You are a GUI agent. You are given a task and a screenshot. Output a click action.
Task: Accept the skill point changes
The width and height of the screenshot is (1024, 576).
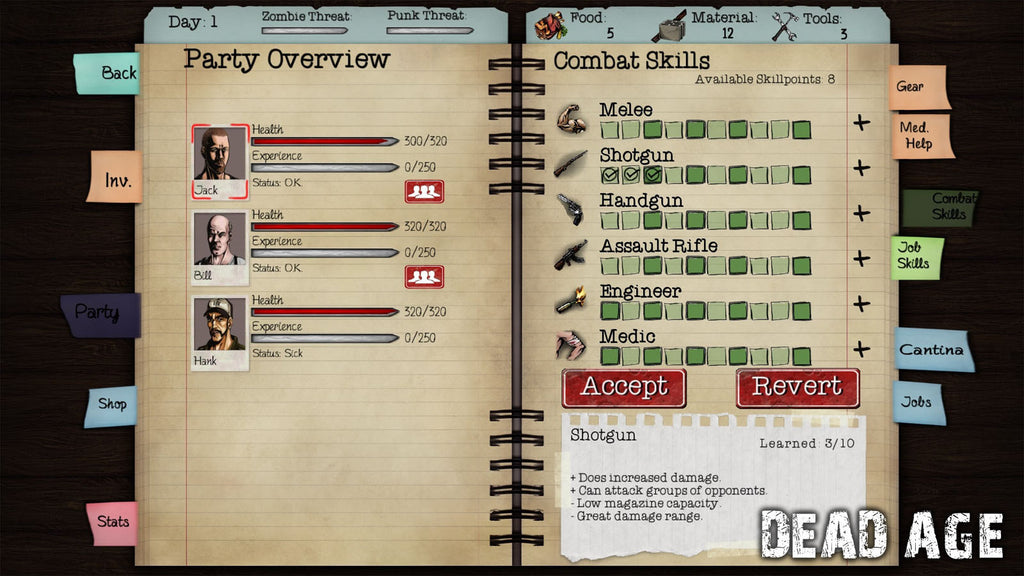tap(624, 387)
